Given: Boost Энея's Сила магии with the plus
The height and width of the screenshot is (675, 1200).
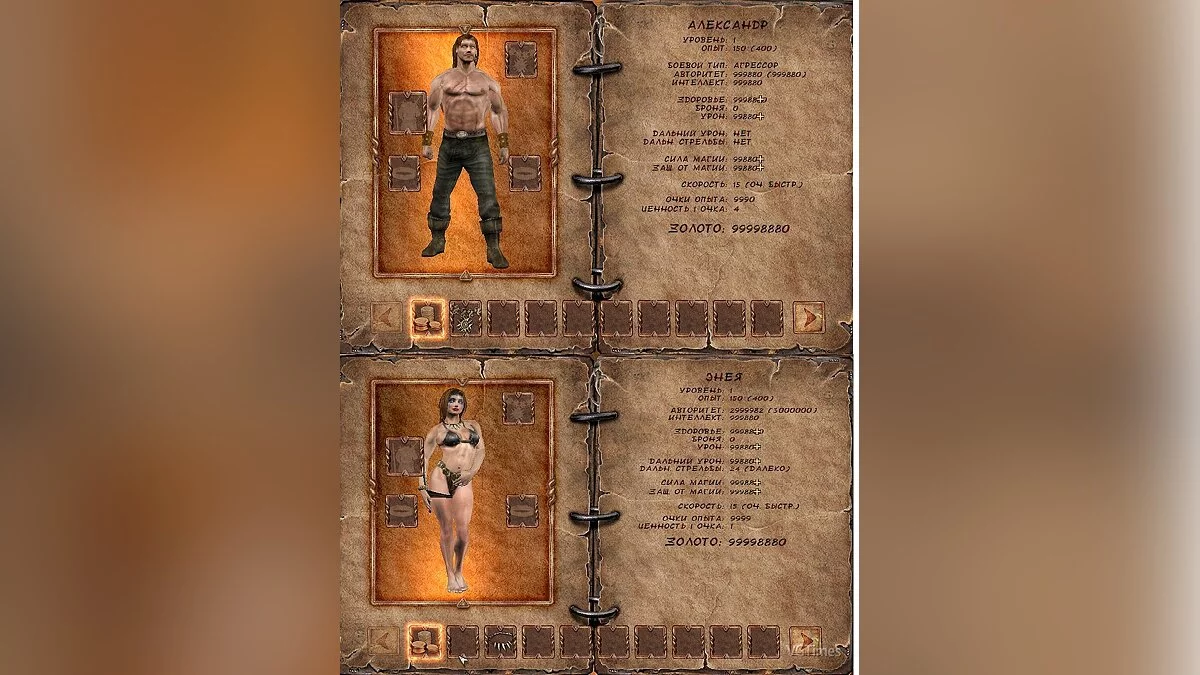Looking at the screenshot, I should coord(756,482).
